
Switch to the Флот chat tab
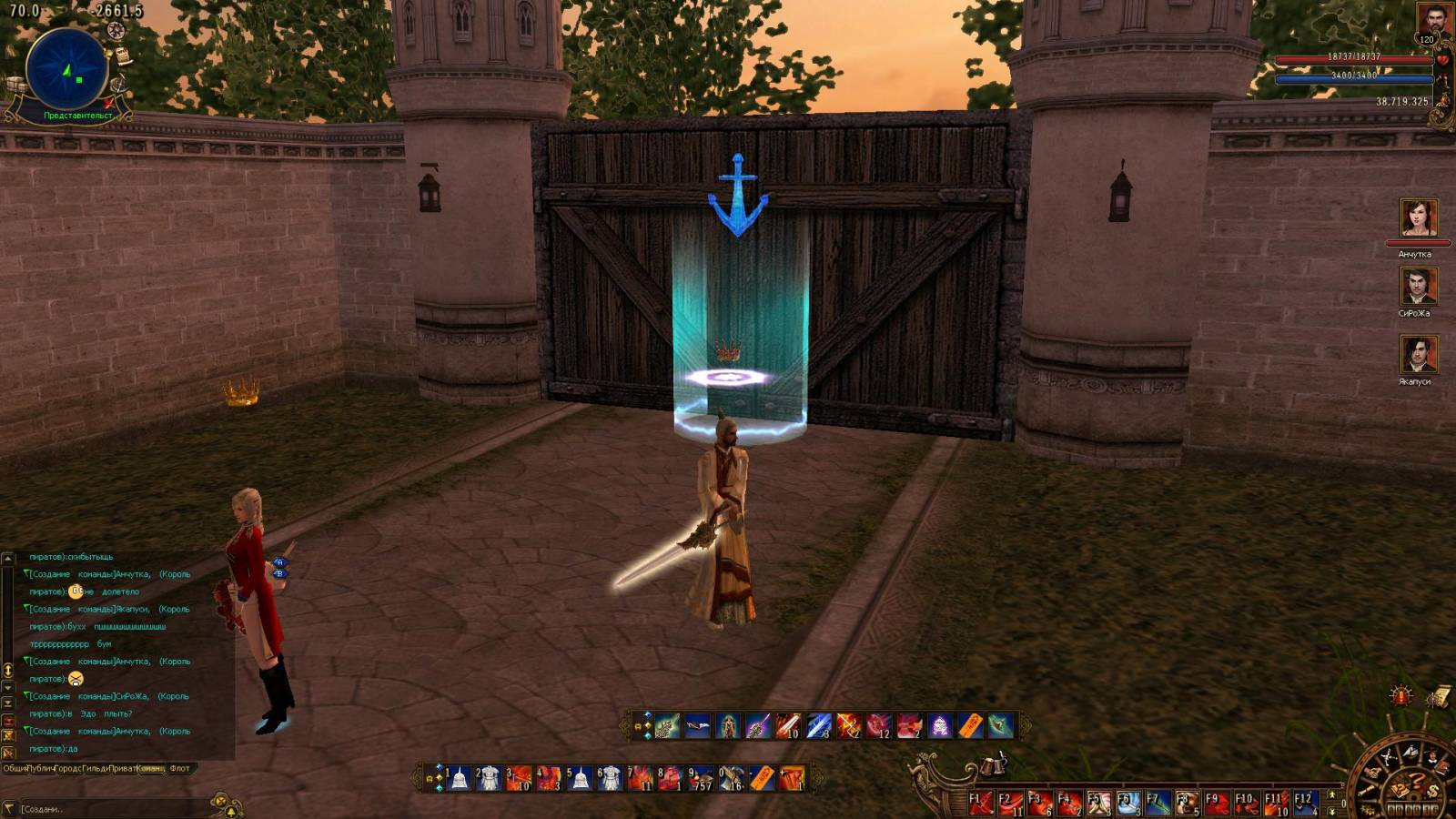point(180,769)
